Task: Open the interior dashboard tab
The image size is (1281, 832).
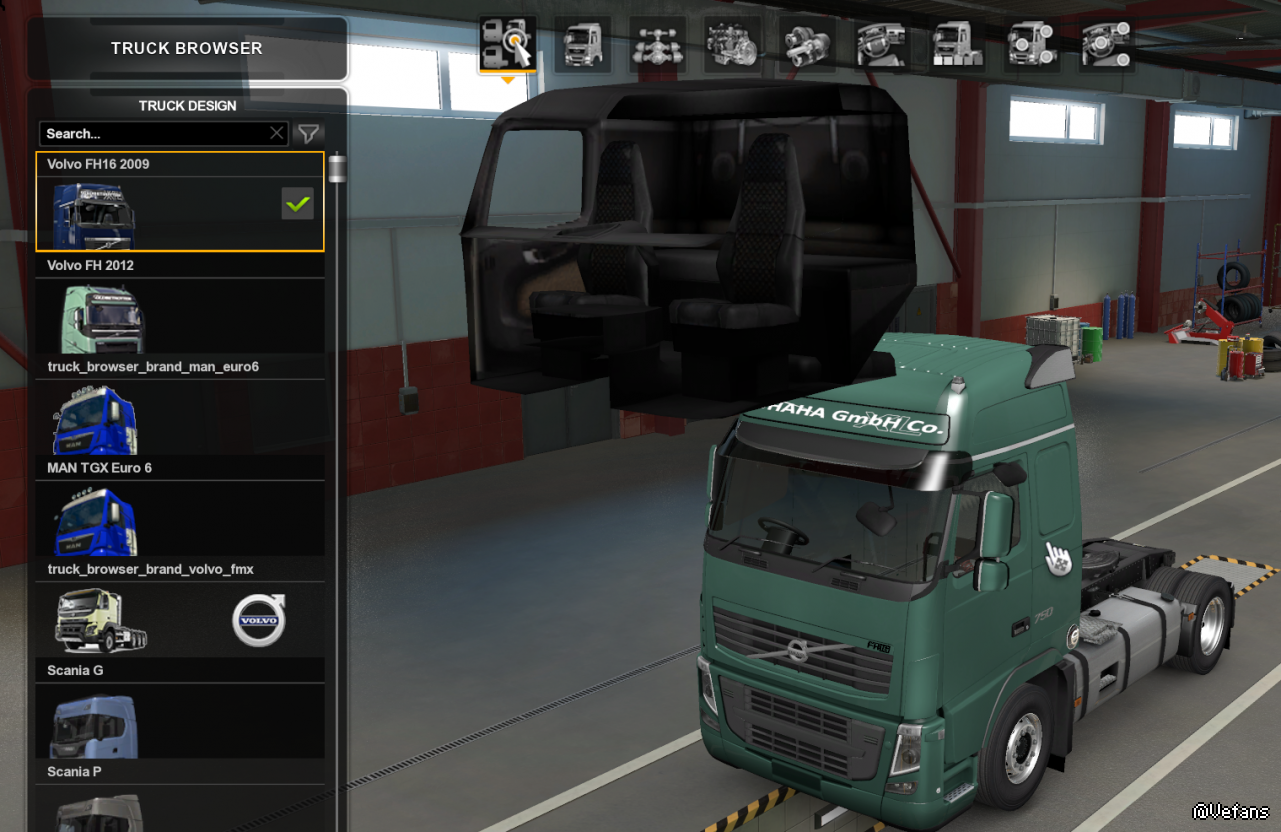Action: coord(881,44)
